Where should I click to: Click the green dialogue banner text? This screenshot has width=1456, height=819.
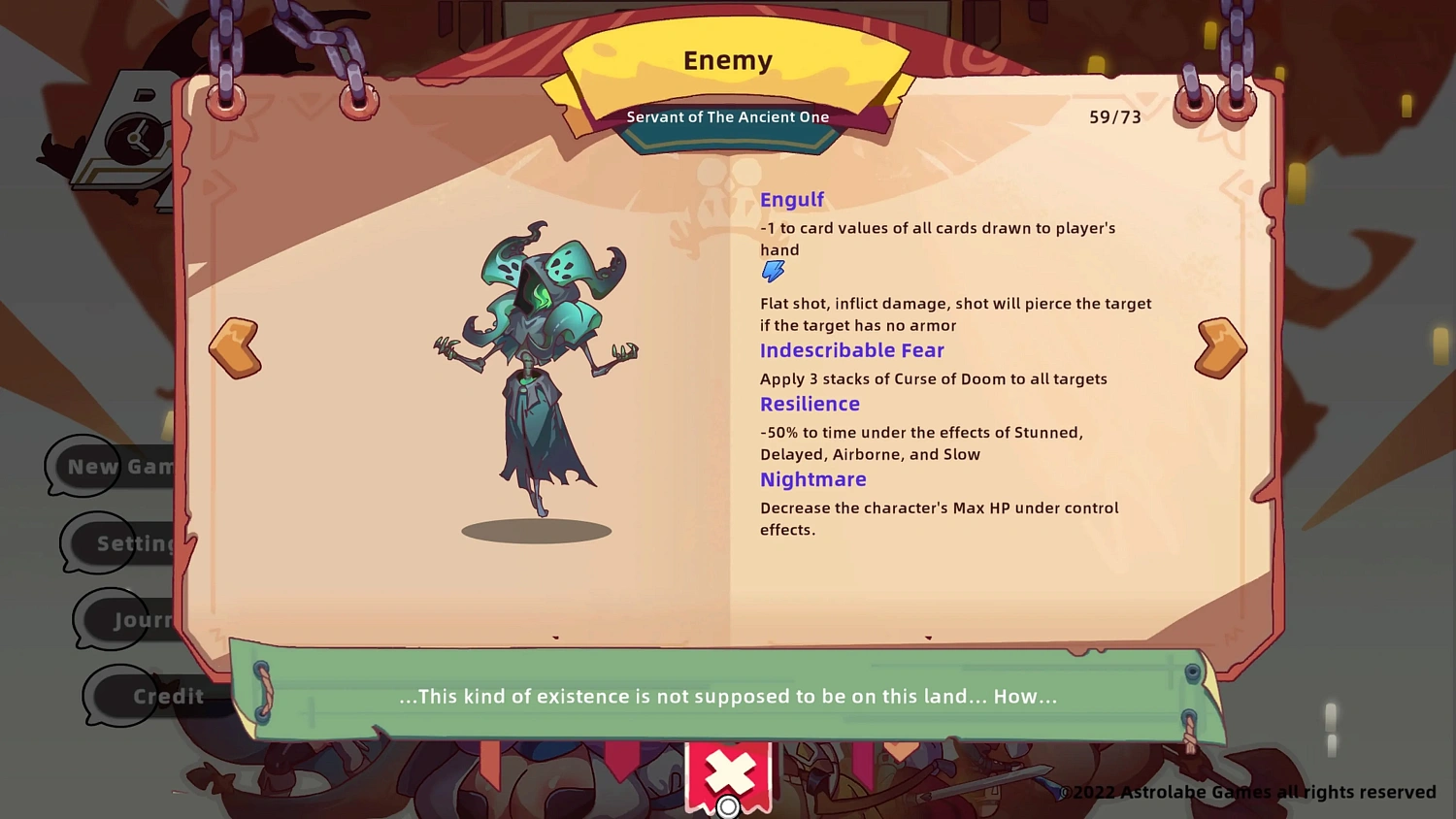728,696
